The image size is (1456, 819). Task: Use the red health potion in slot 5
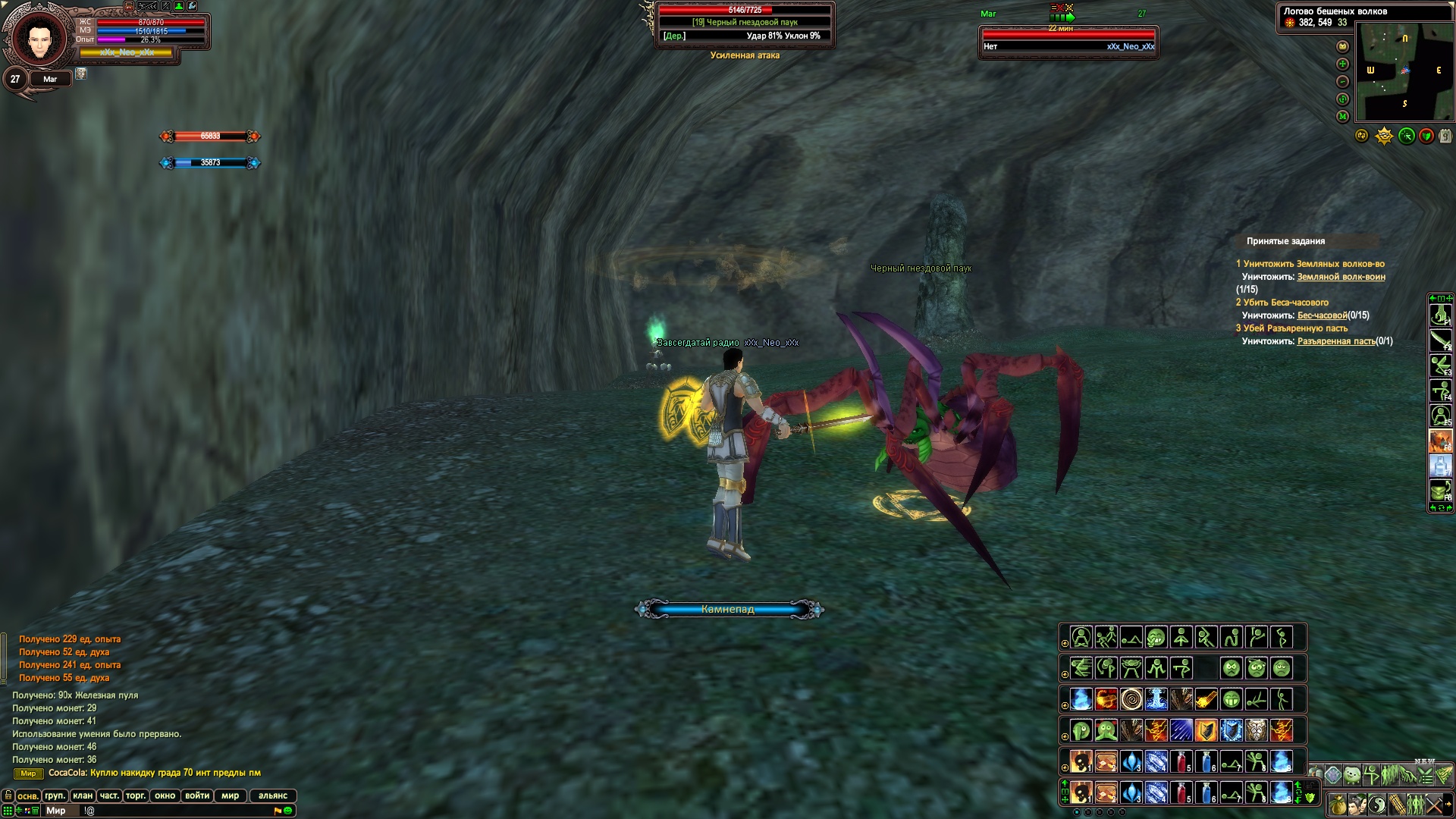(x=1181, y=761)
